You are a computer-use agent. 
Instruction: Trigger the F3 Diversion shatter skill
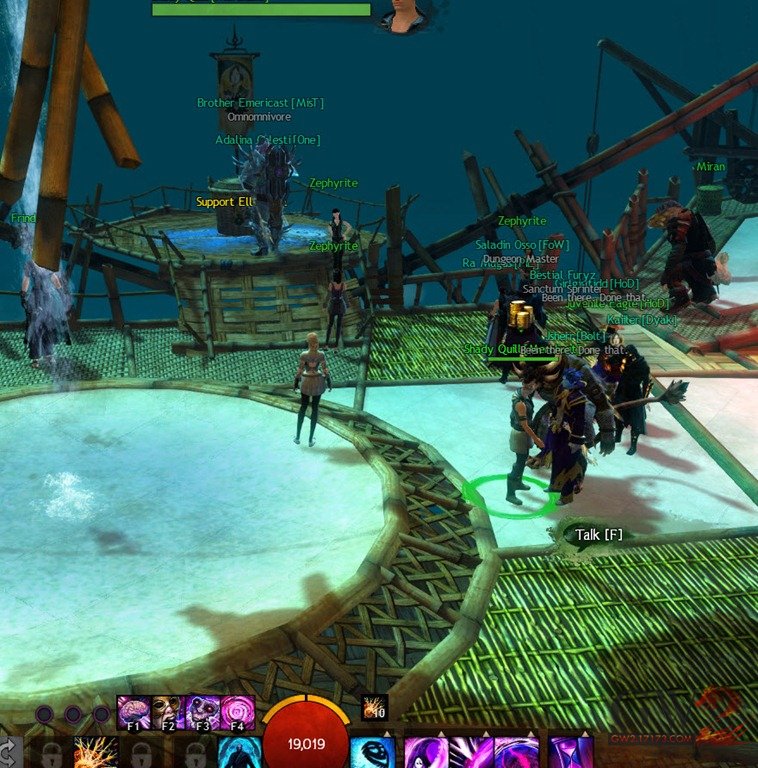(x=203, y=713)
